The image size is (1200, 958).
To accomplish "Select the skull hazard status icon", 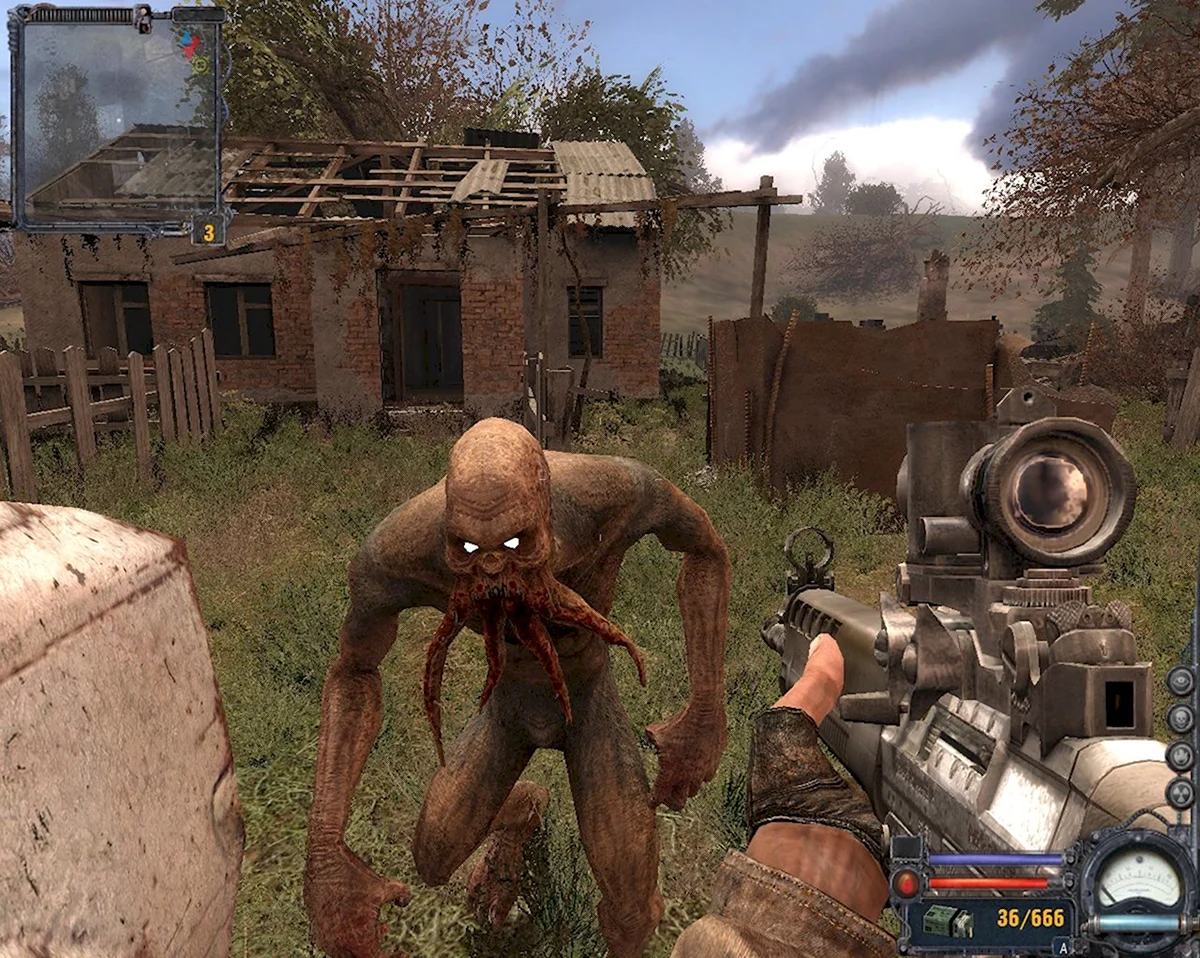I will pos(1181,718).
